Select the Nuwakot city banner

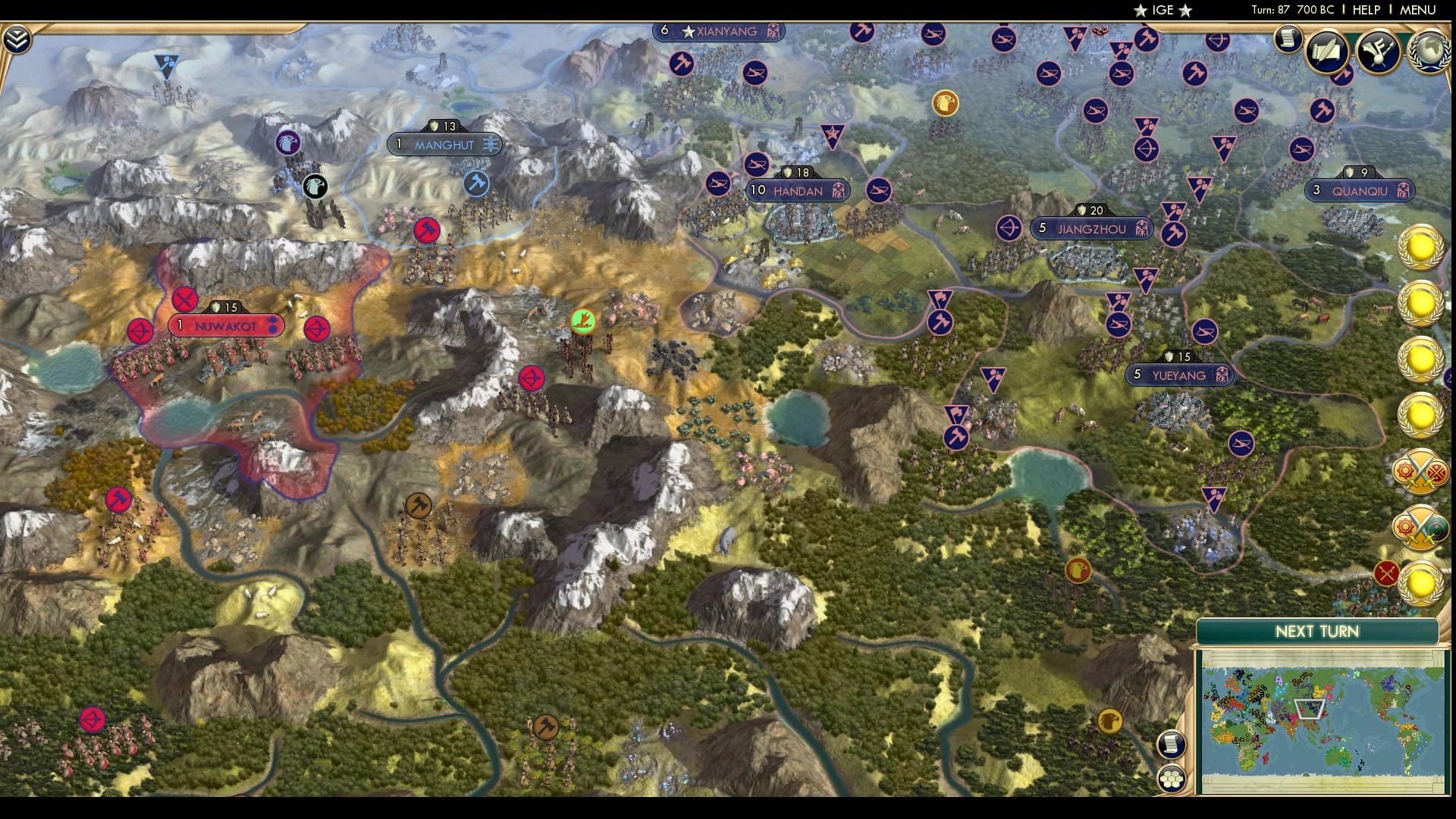tap(224, 325)
